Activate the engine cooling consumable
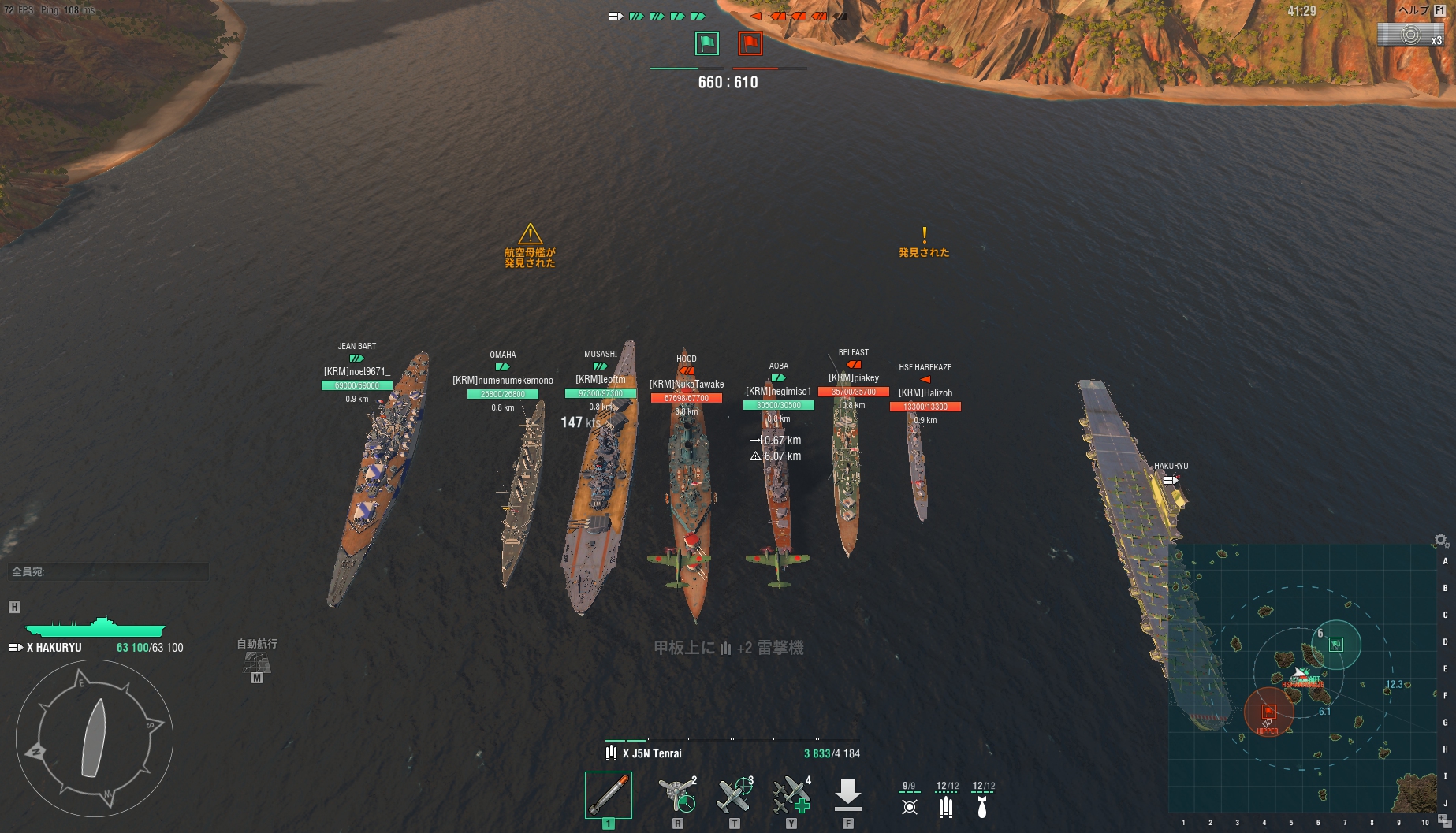This screenshot has width=1456, height=833. [677, 795]
